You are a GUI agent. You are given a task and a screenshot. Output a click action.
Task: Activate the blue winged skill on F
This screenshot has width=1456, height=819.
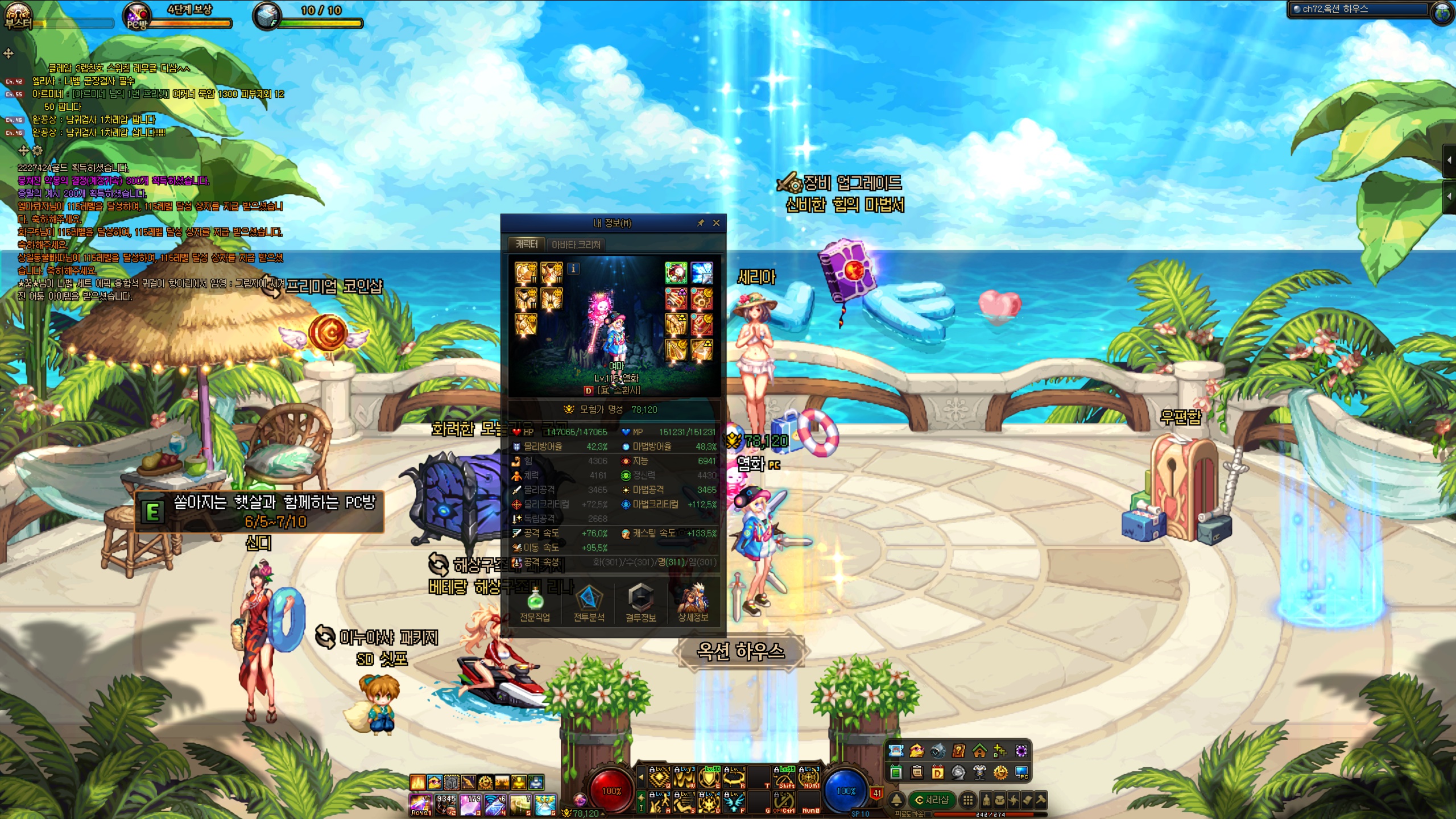click(x=734, y=802)
